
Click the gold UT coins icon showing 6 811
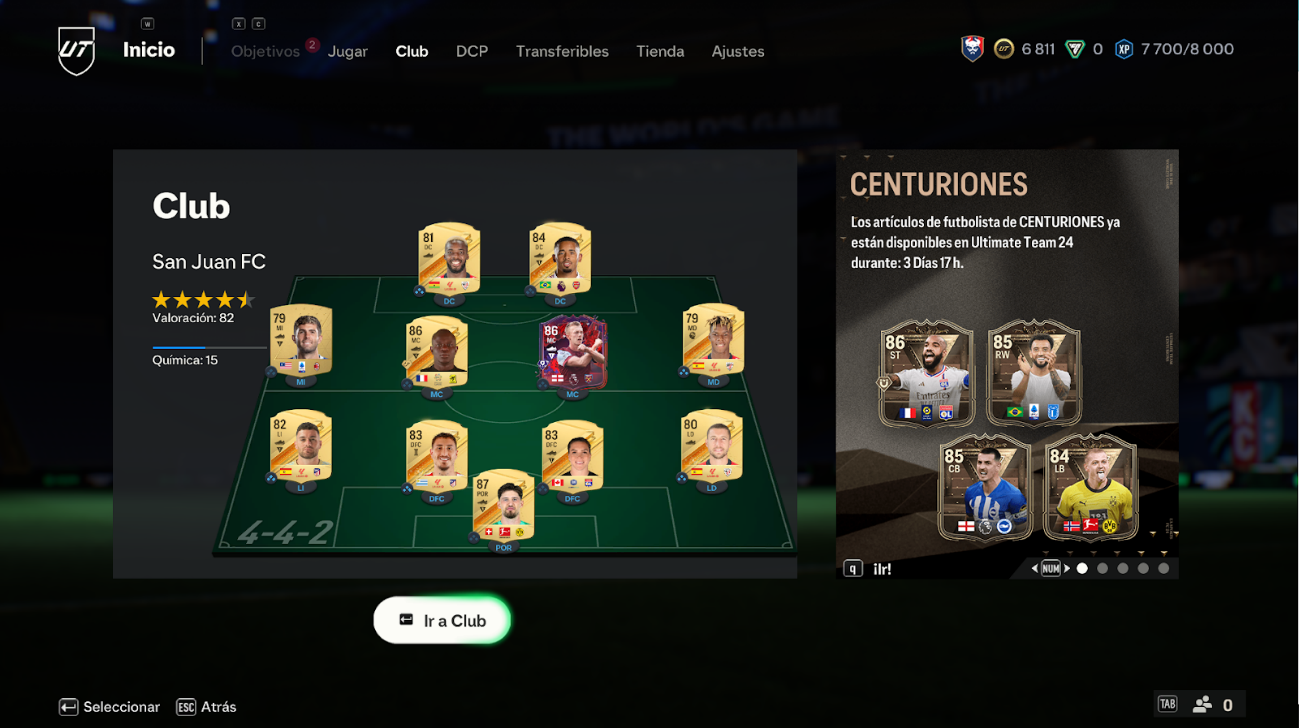coord(1002,48)
